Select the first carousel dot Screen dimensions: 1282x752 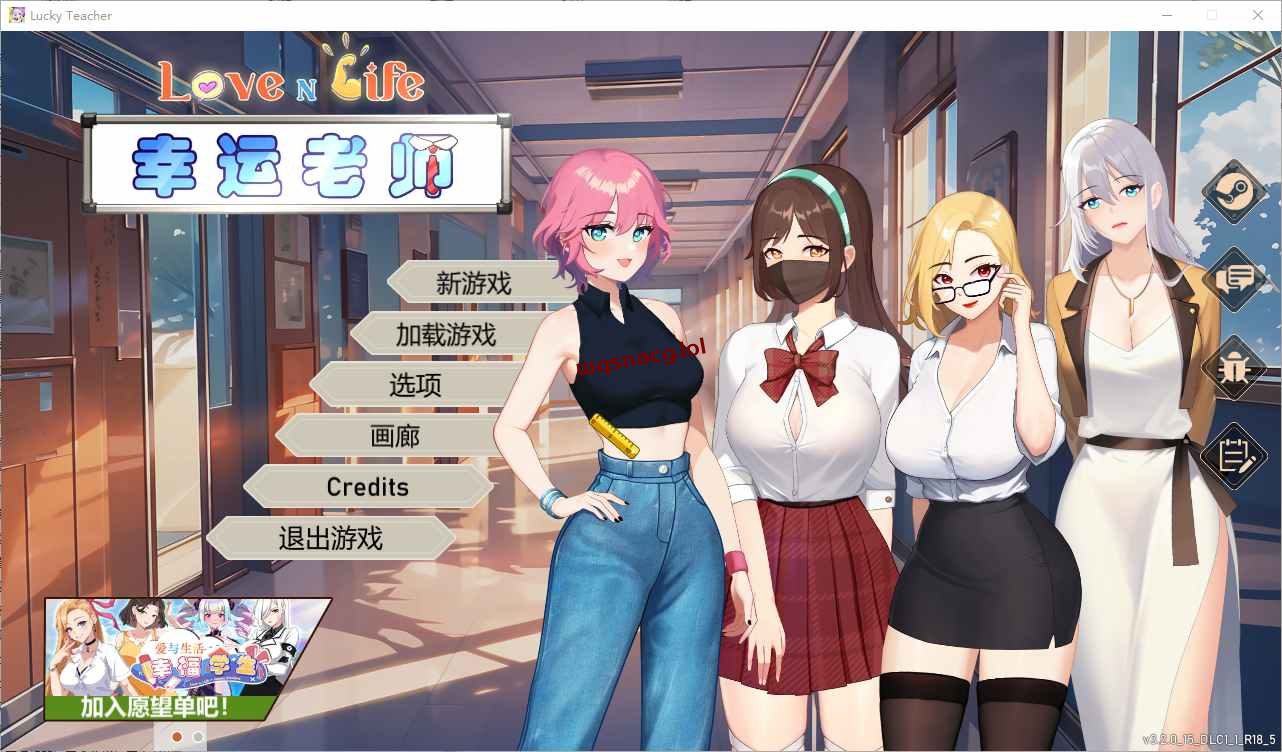click(176, 737)
